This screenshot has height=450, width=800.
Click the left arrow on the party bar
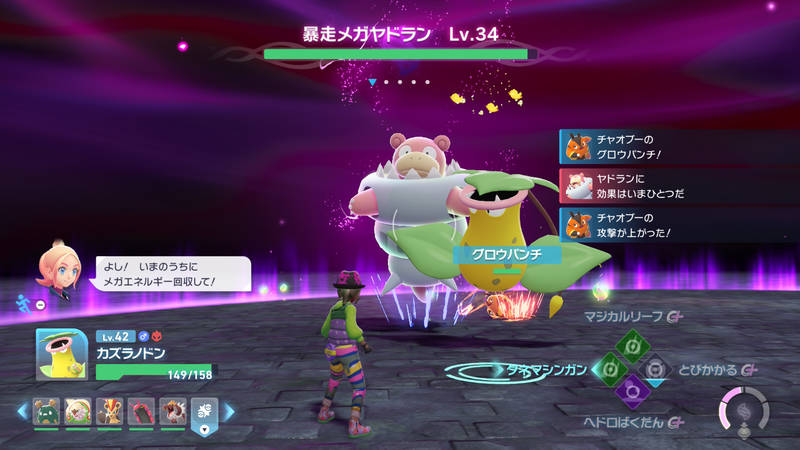pyautogui.click(x=21, y=411)
